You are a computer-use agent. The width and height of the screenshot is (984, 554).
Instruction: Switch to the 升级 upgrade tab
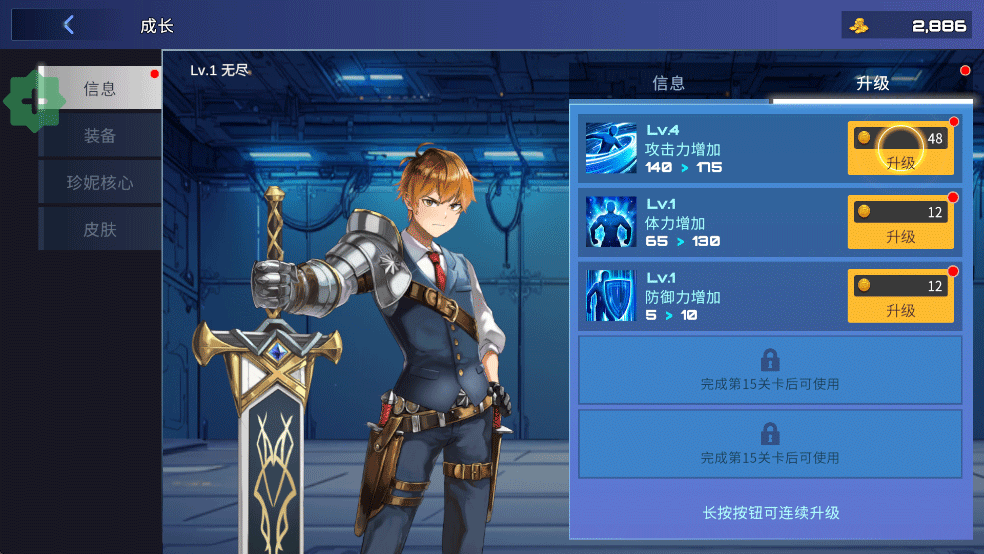[872, 83]
